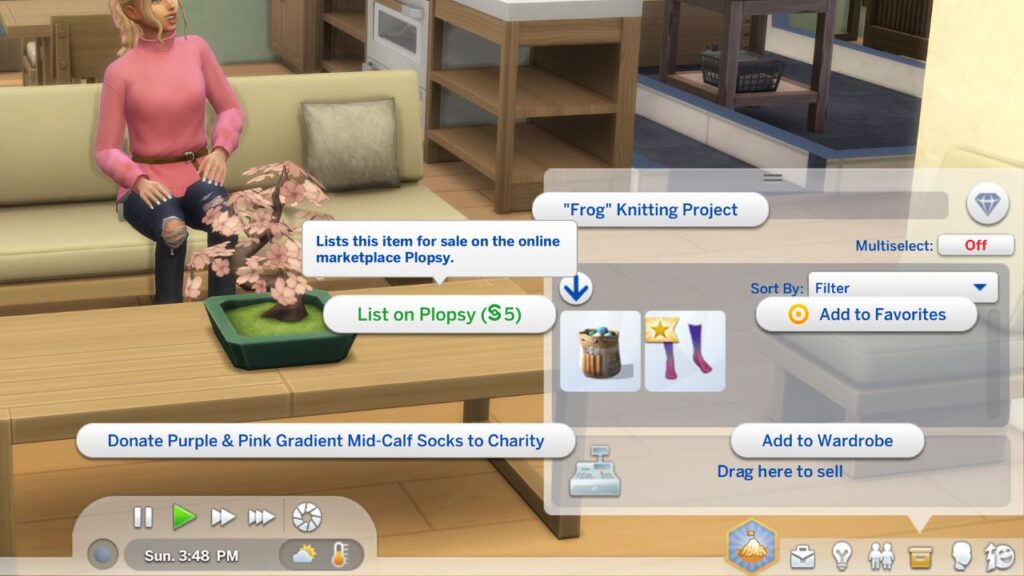Click the cash register sell area
This screenshot has width=1024, height=576.
[595, 471]
